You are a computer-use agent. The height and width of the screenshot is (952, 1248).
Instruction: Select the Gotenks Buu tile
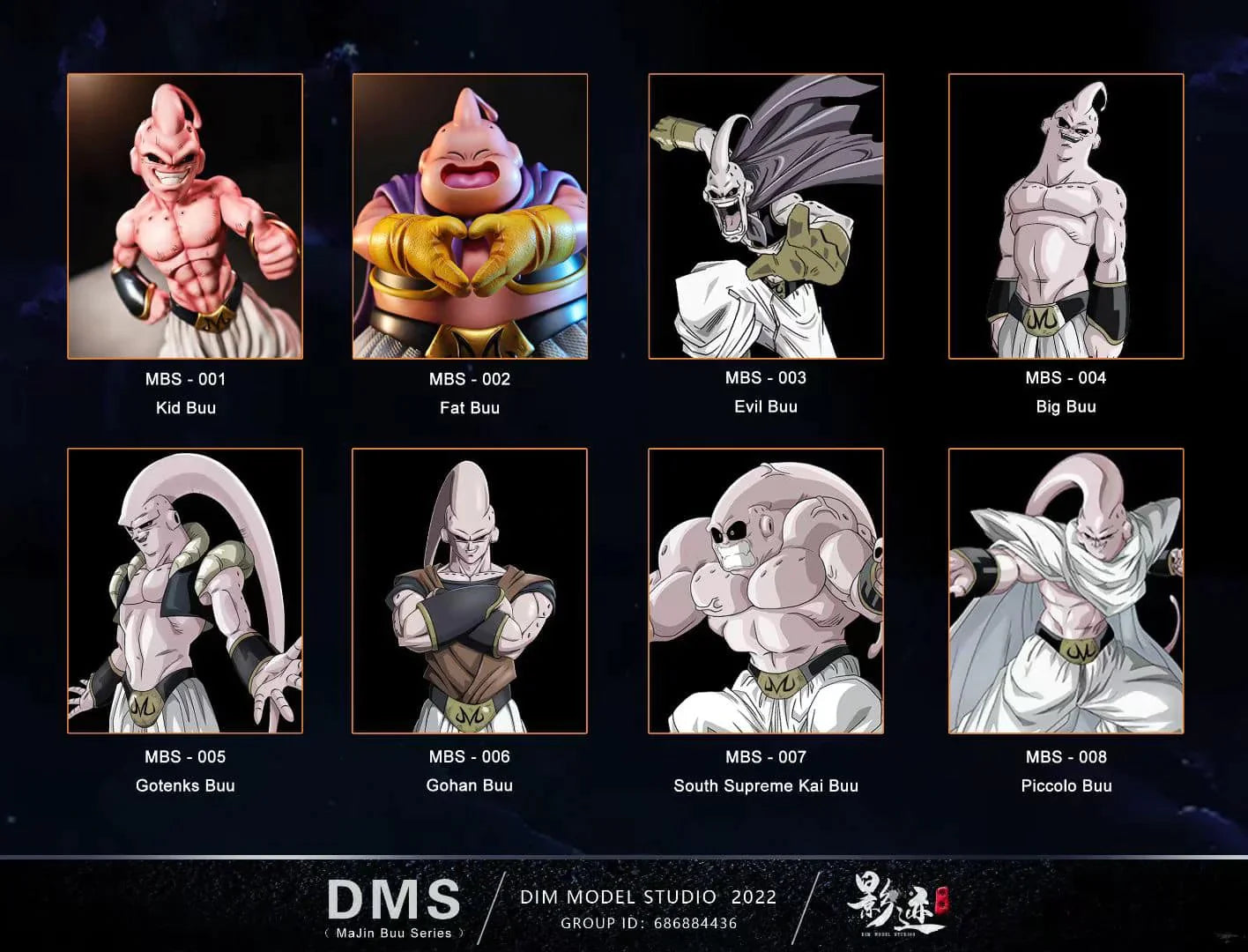point(185,591)
